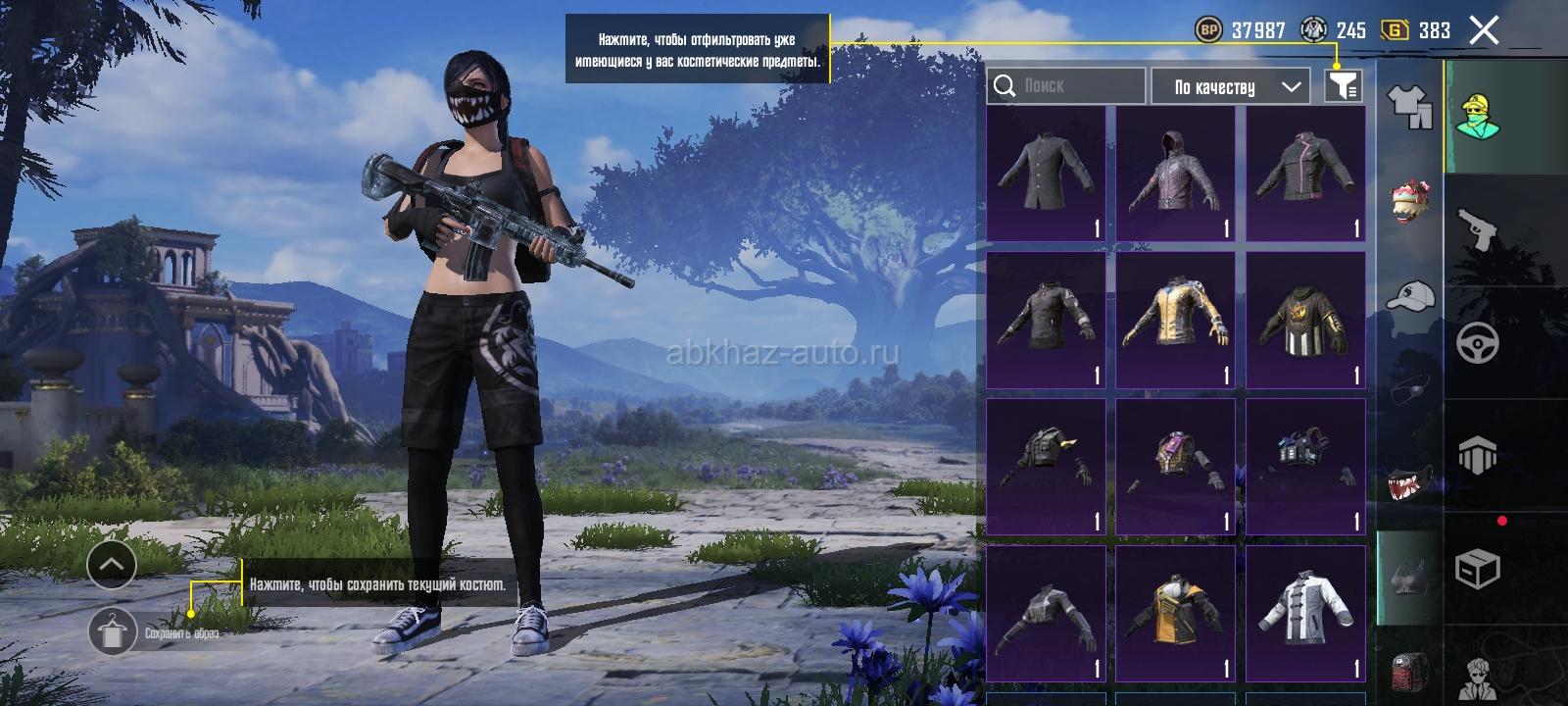The width and height of the screenshot is (1568, 706).
Task: Pick the black hoodie with gold emblem
Action: click(1304, 320)
